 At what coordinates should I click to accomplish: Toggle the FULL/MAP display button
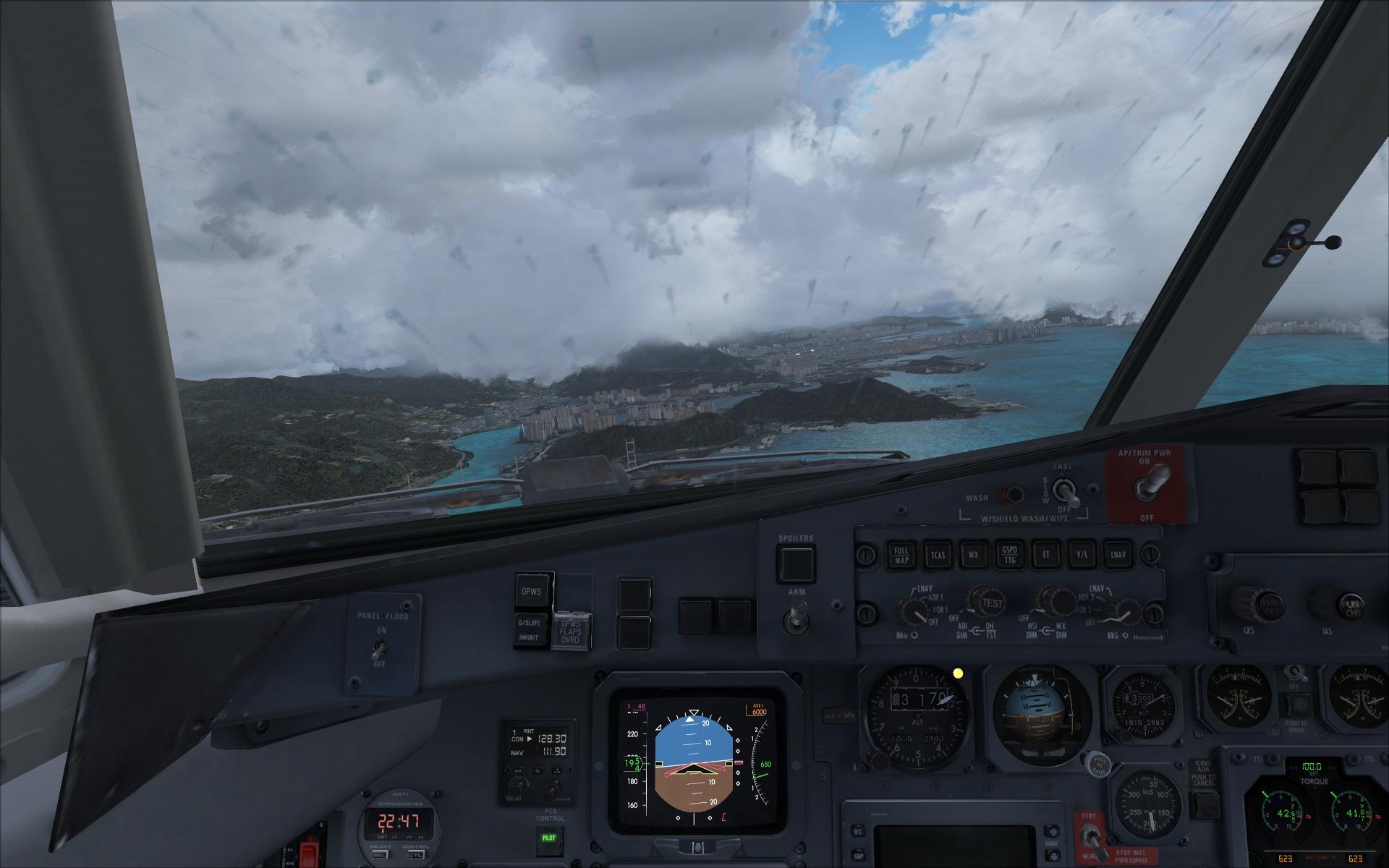(901, 556)
